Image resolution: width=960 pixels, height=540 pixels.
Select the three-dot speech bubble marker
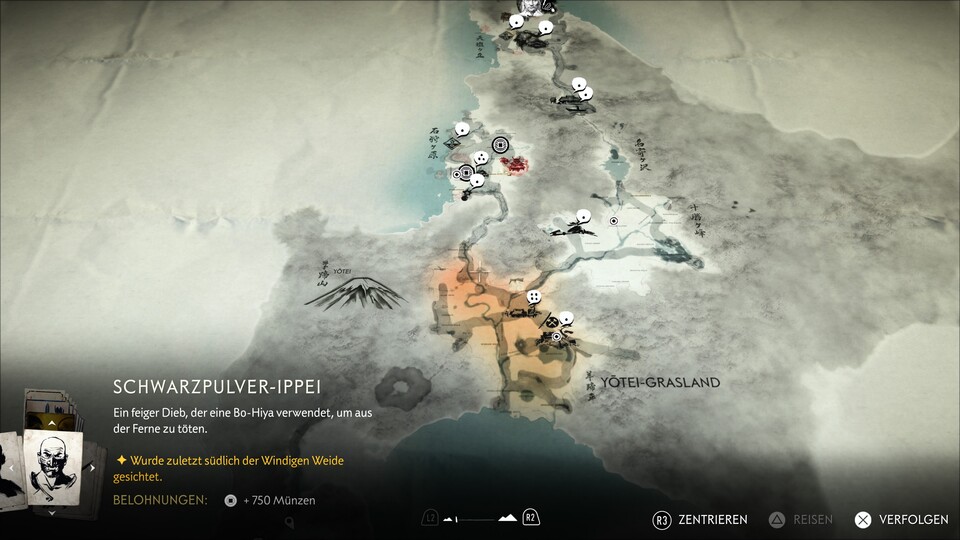[x=481, y=158]
